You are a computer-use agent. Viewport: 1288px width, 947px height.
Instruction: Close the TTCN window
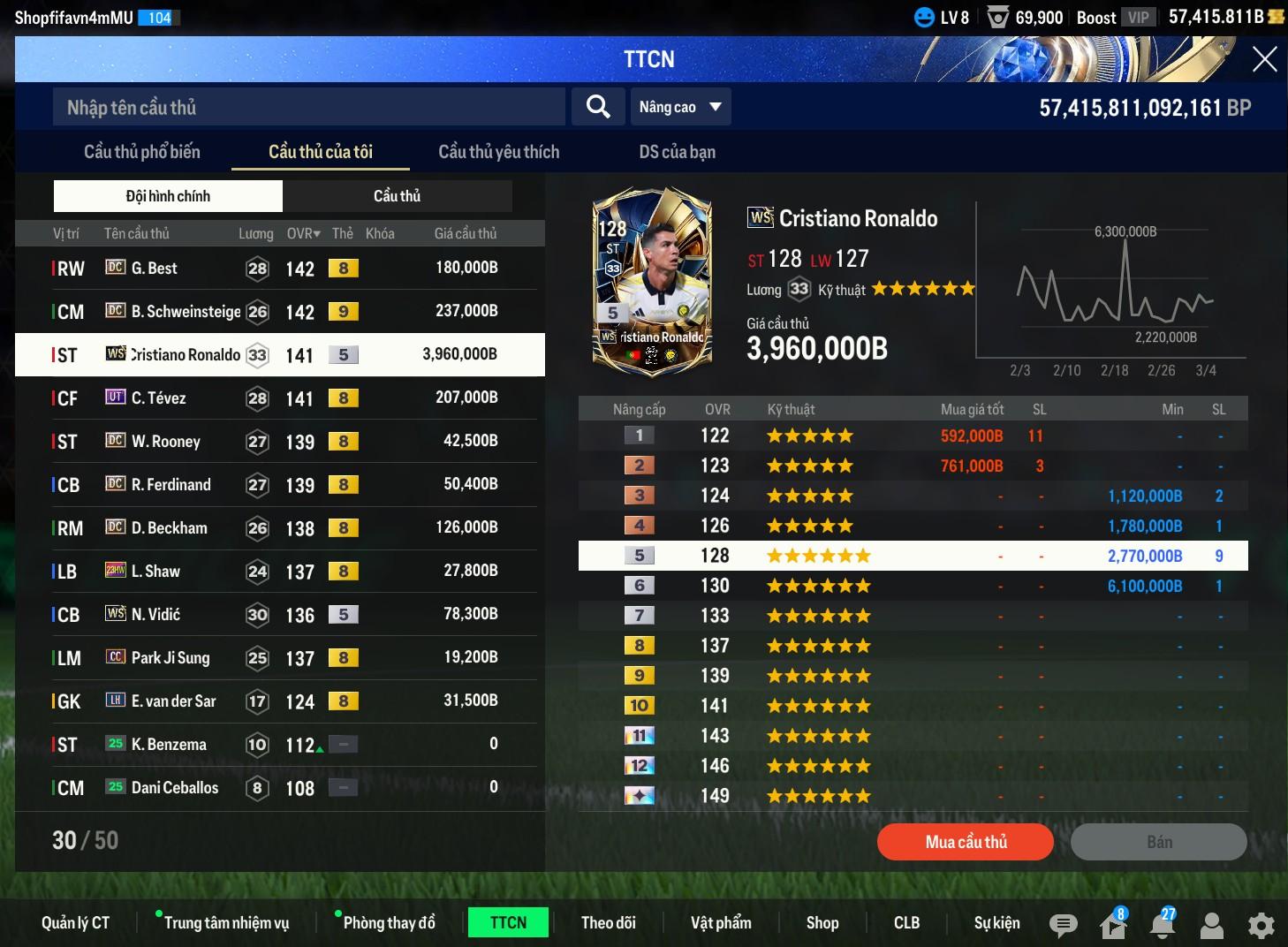[1264, 59]
